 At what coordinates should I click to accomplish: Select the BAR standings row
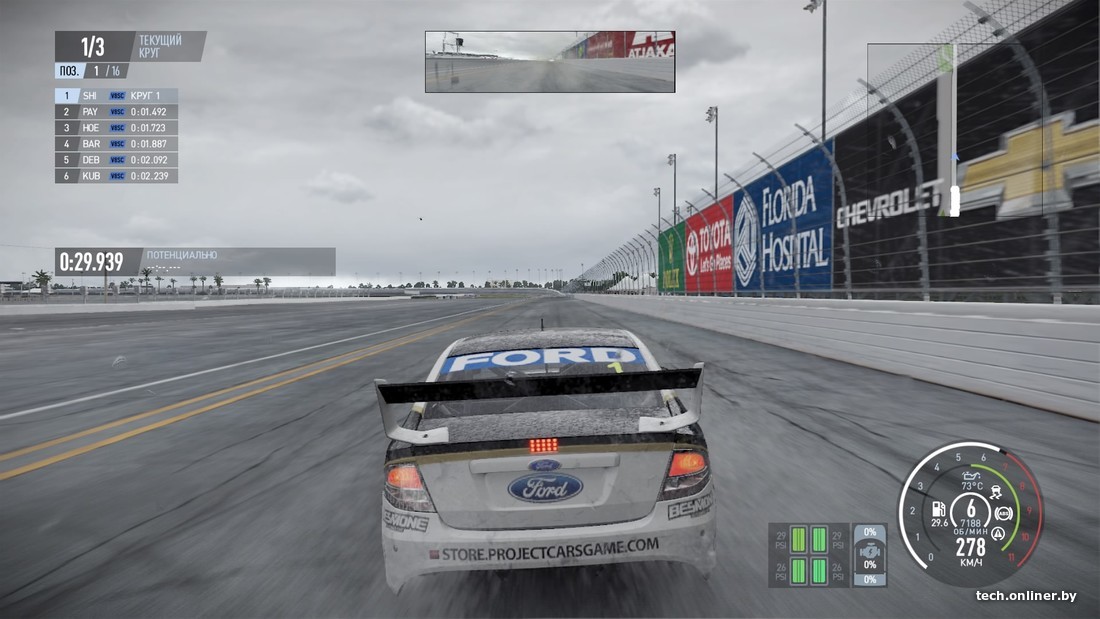pos(116,144)
